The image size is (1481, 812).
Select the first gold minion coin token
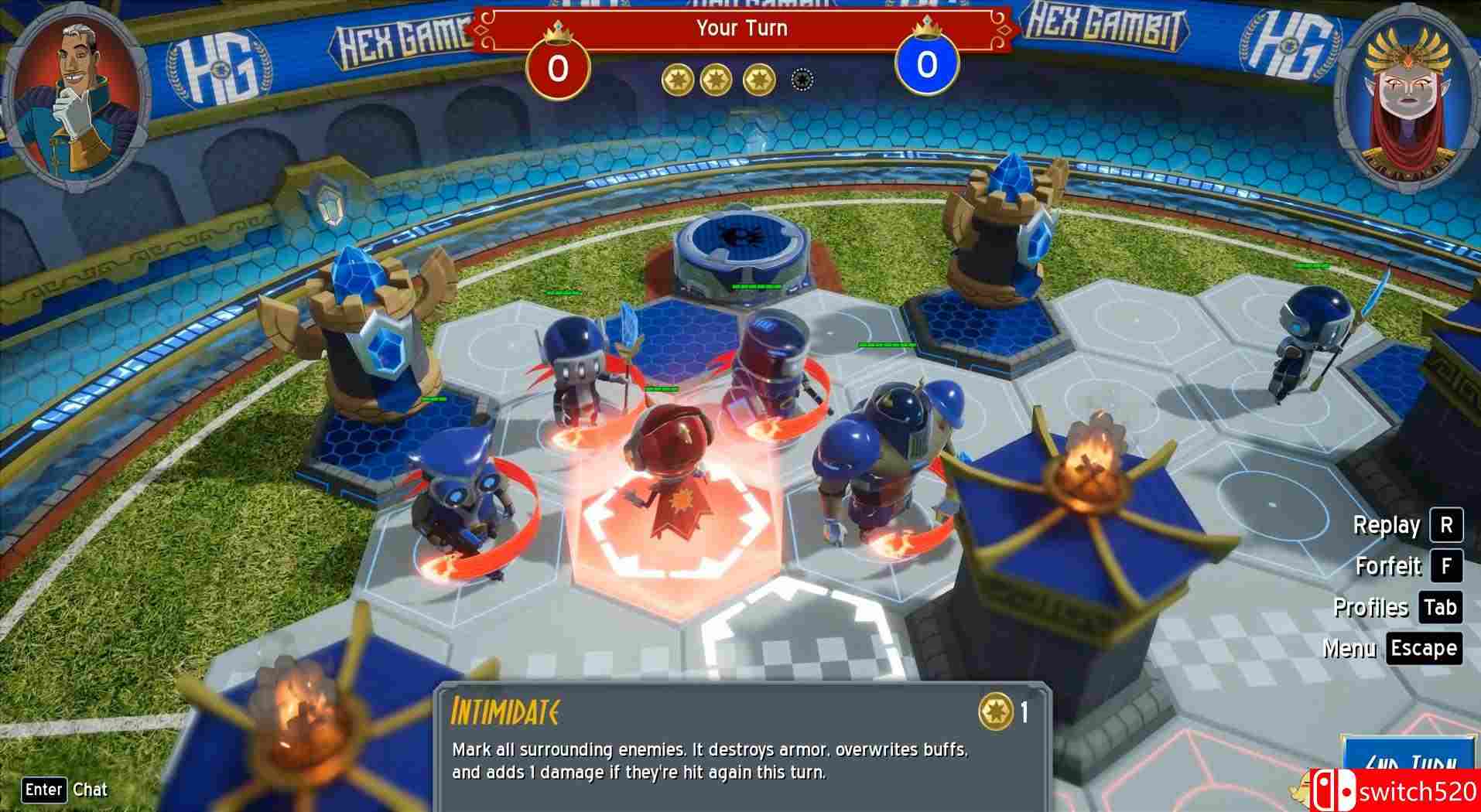679,77
